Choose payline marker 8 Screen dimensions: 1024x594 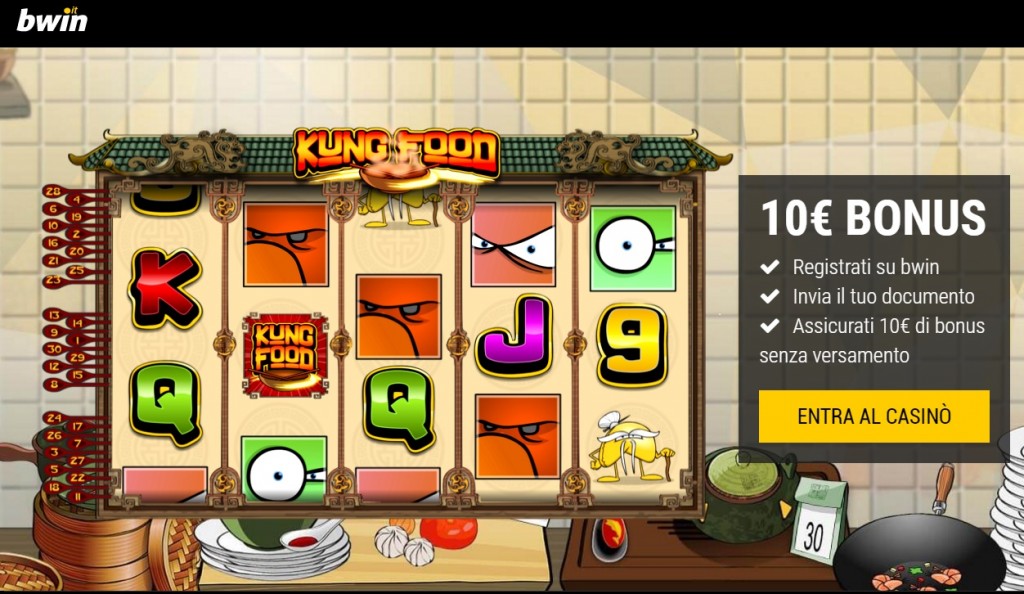[x=52, y=383]
